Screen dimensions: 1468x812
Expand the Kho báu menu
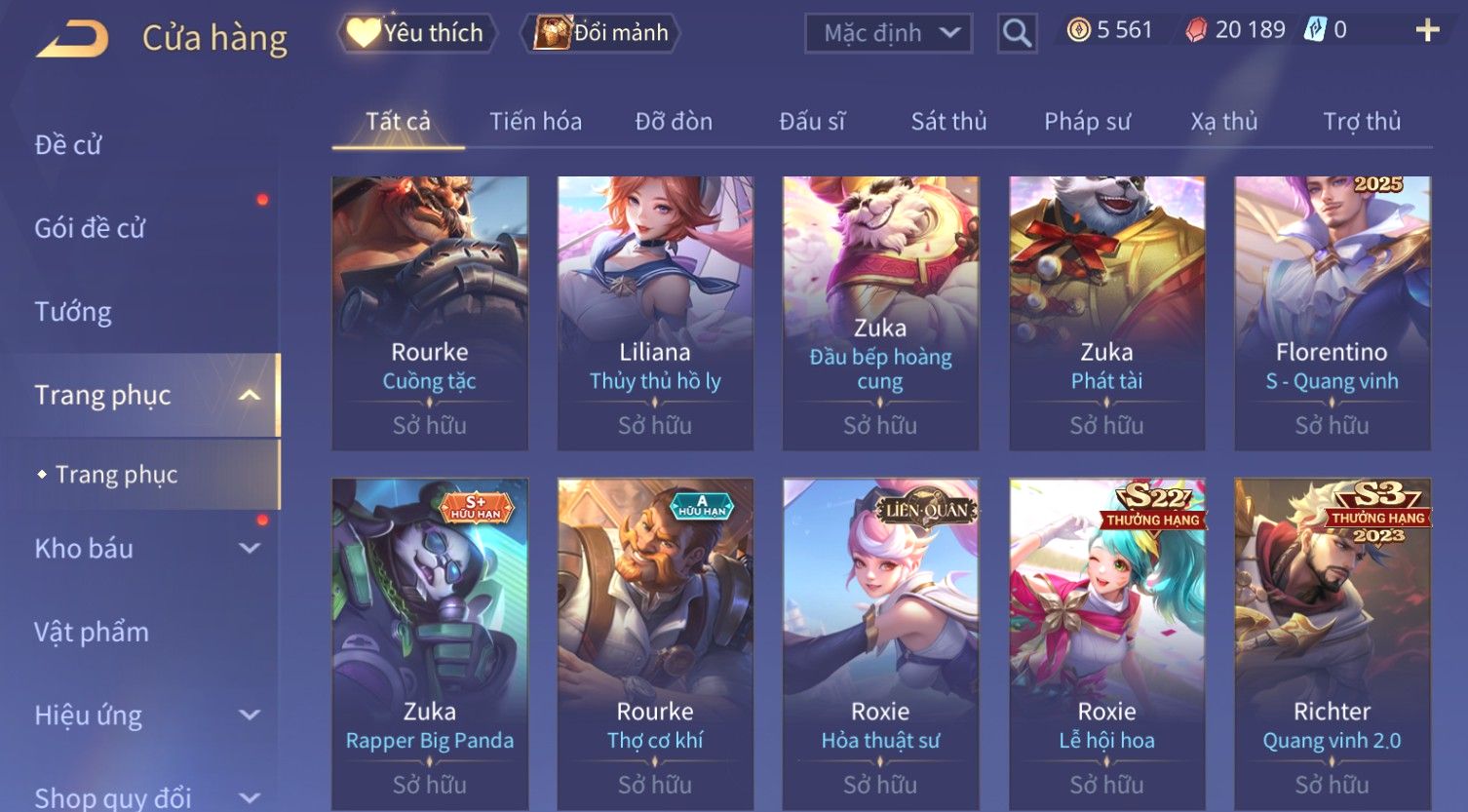click(x=146, y=549)
